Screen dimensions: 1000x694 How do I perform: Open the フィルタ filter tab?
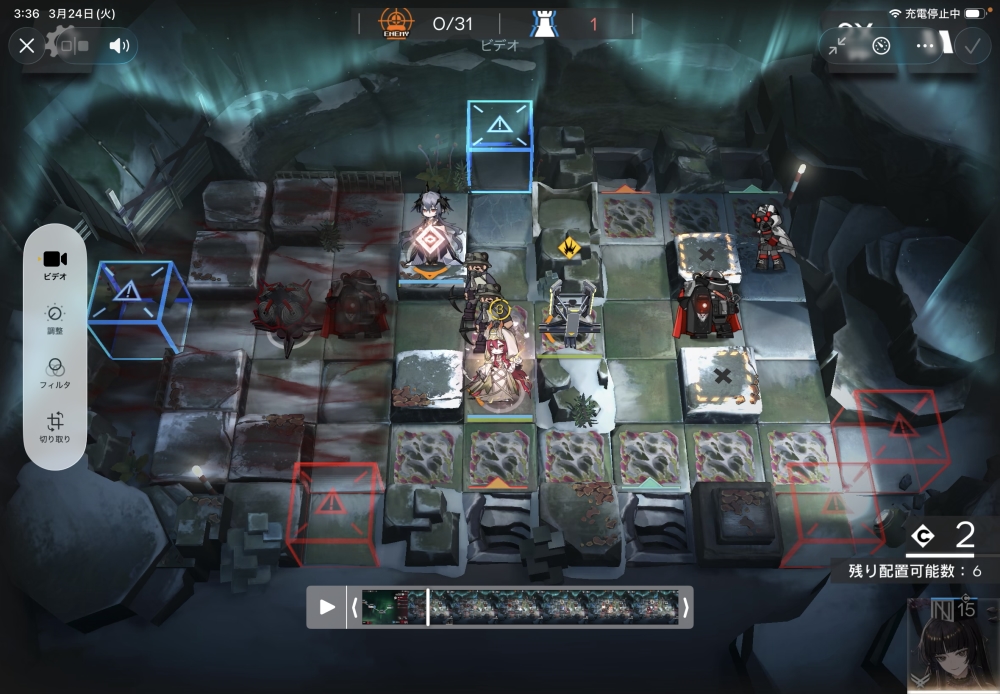(55, 373)
